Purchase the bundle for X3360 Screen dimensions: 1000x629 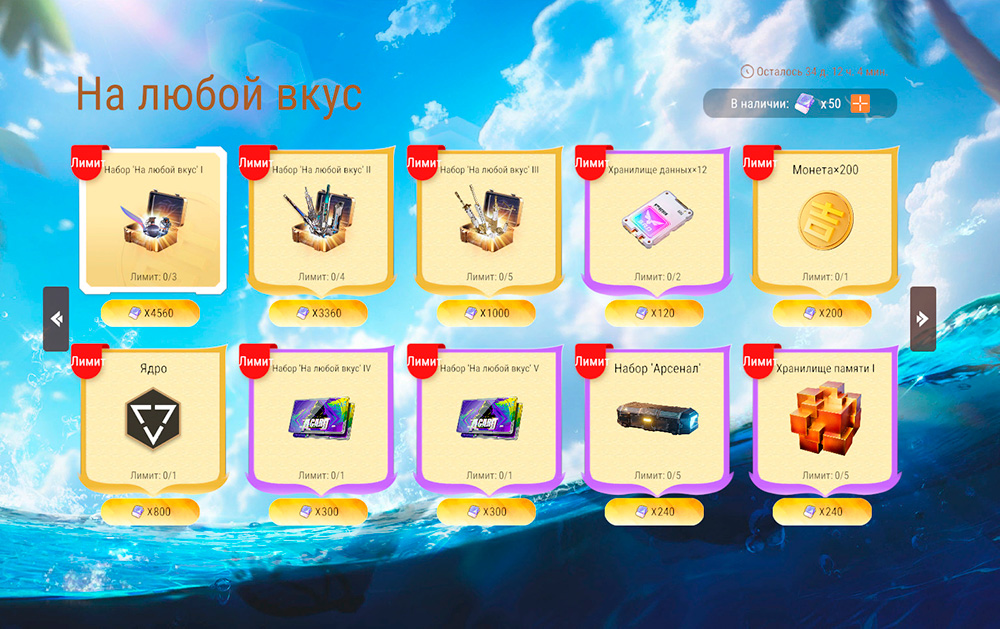[319, 313]
